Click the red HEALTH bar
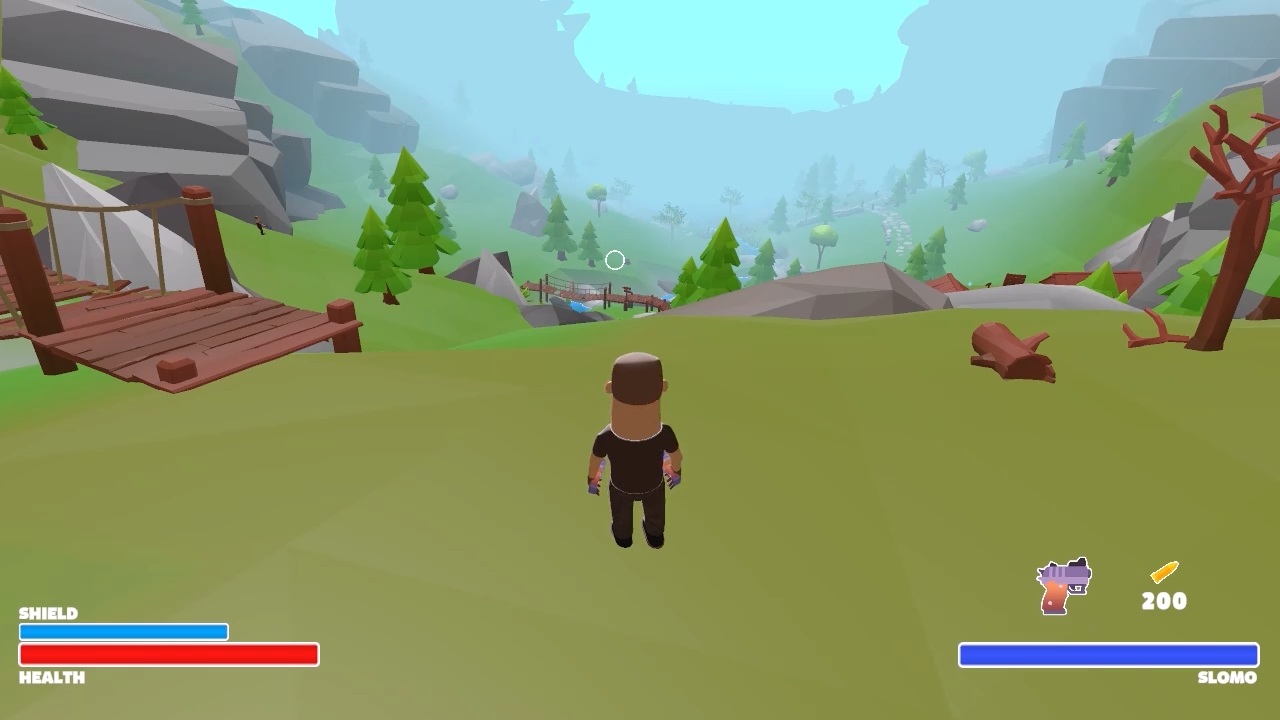The height and width of the screenshot is (720, 1280). click(x=168, y=655)
